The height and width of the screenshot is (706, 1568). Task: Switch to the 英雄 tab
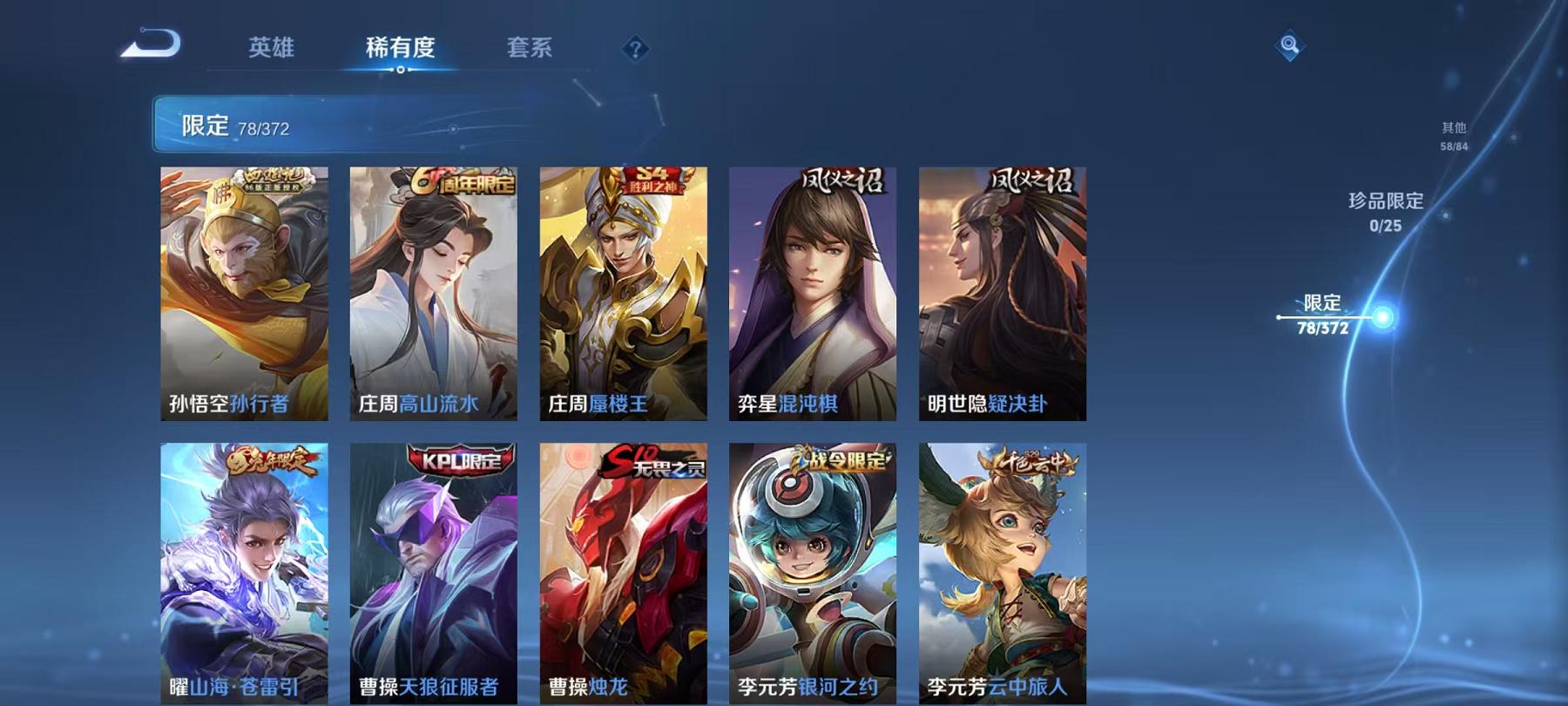click(273, 50)
